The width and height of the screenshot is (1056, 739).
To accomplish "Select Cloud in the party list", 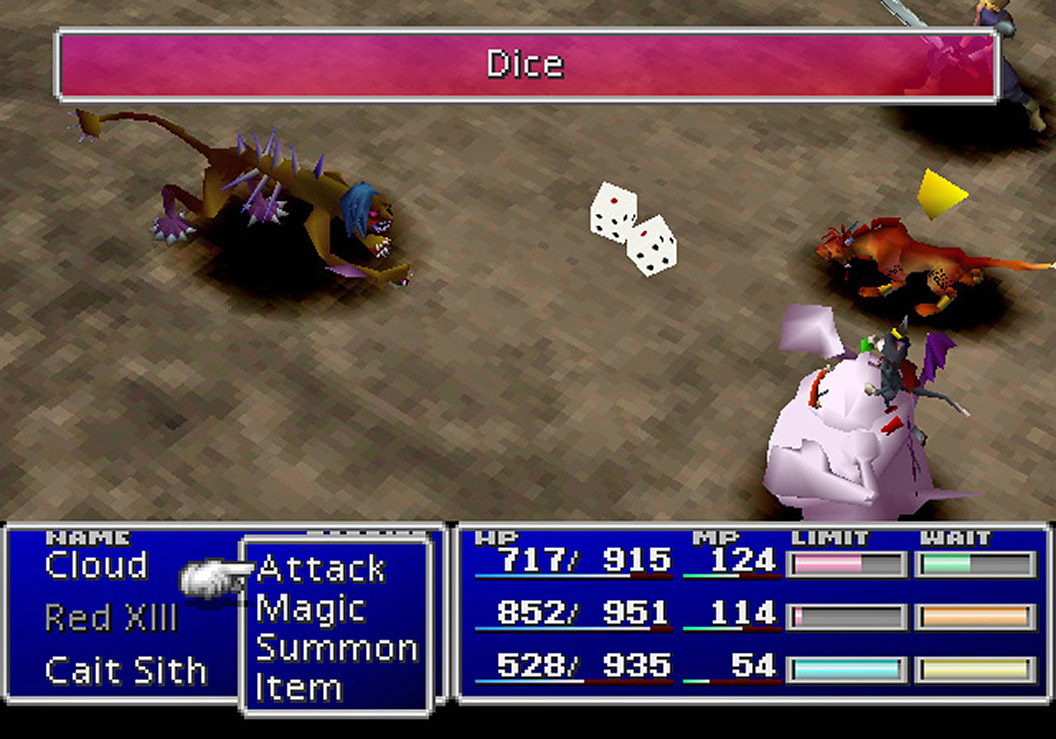I will tap(96, 565).
